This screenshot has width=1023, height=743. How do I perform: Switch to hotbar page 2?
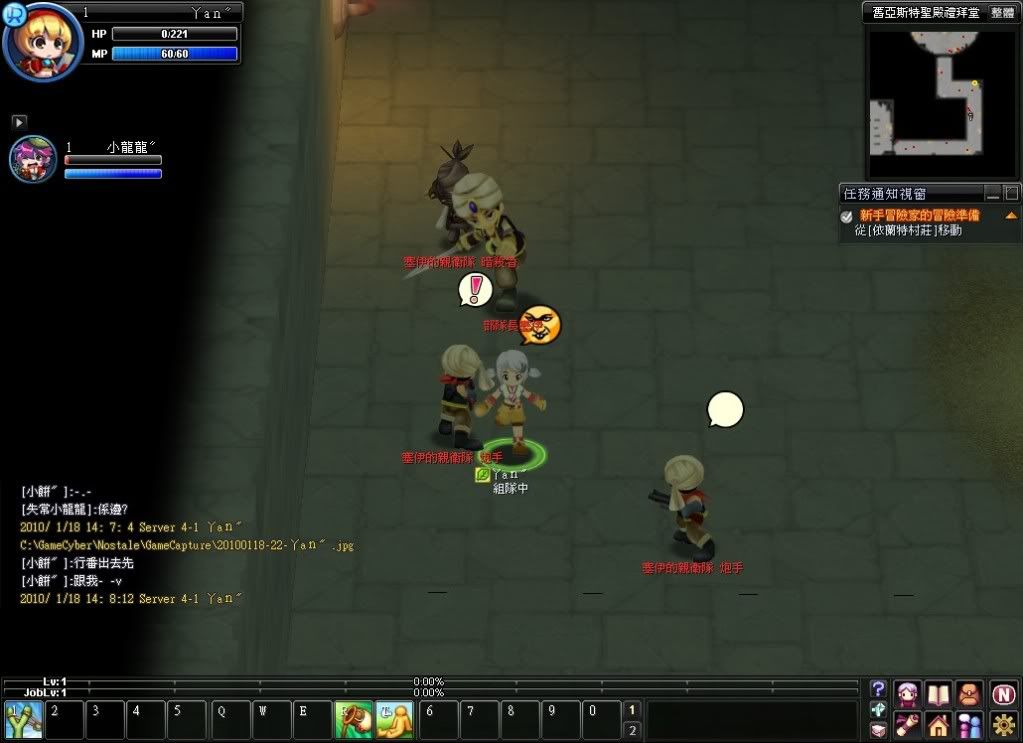pyautogui.click(x=631, y=730)
